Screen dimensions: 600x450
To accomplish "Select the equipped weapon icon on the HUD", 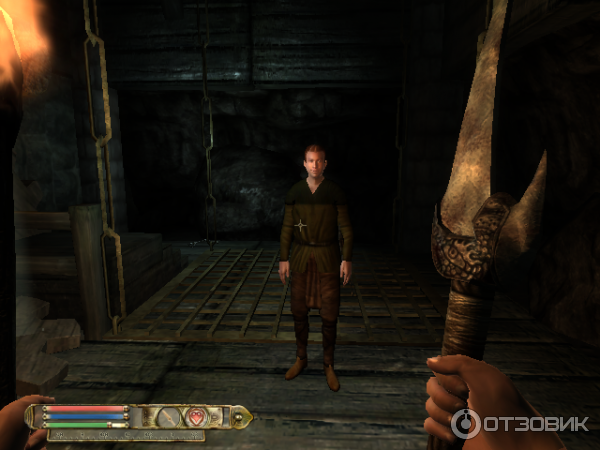I will (x=169, y=416).
